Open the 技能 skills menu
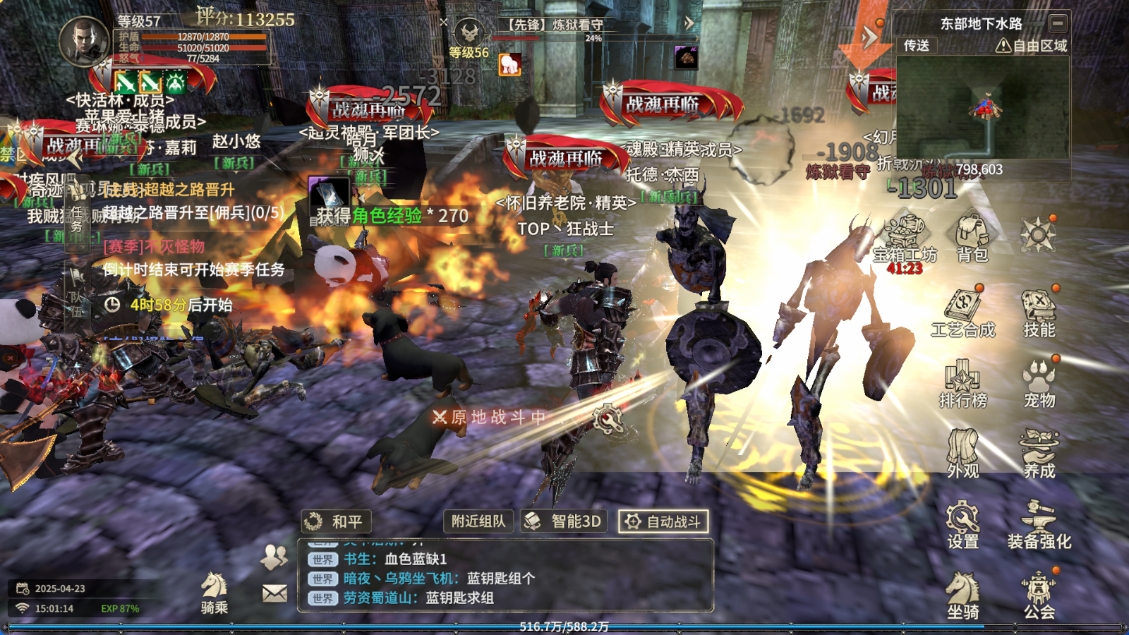Viewport: 1129px width, 635px height. click(1039, 311)
